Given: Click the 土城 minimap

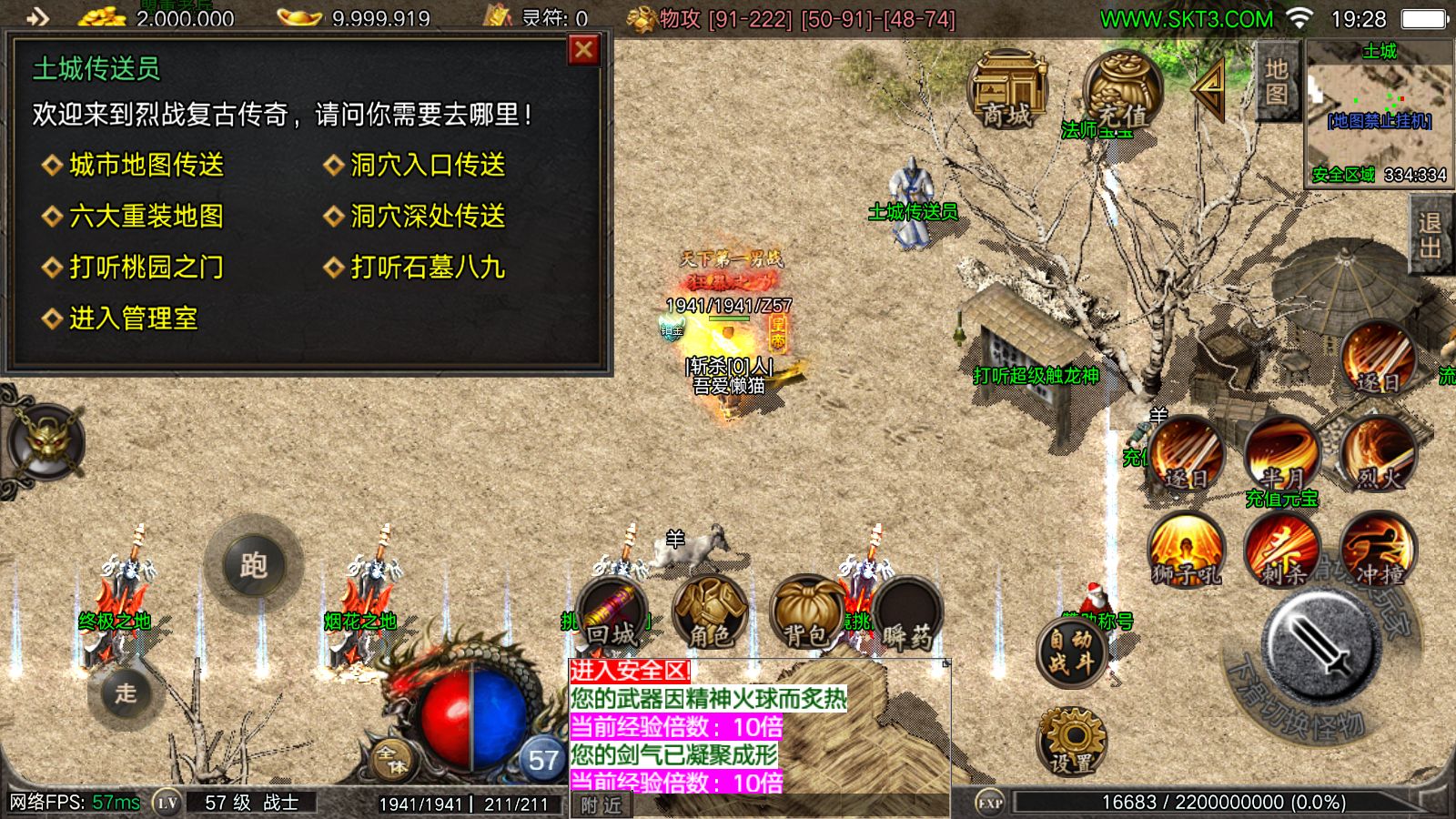Looking at the screenshot, I should (1379, 111).
